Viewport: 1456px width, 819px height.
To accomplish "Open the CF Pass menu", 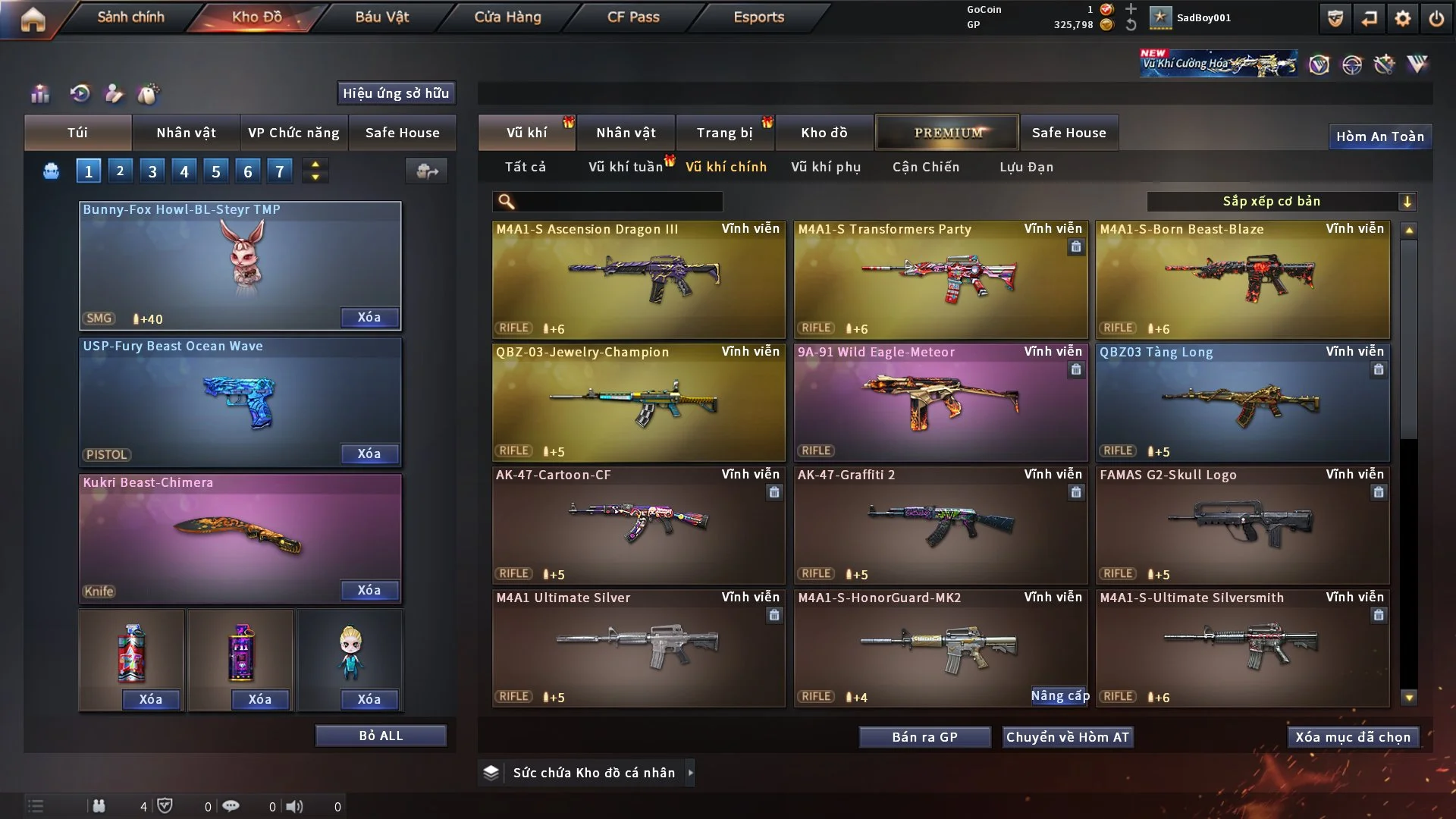I will (633, 17).
